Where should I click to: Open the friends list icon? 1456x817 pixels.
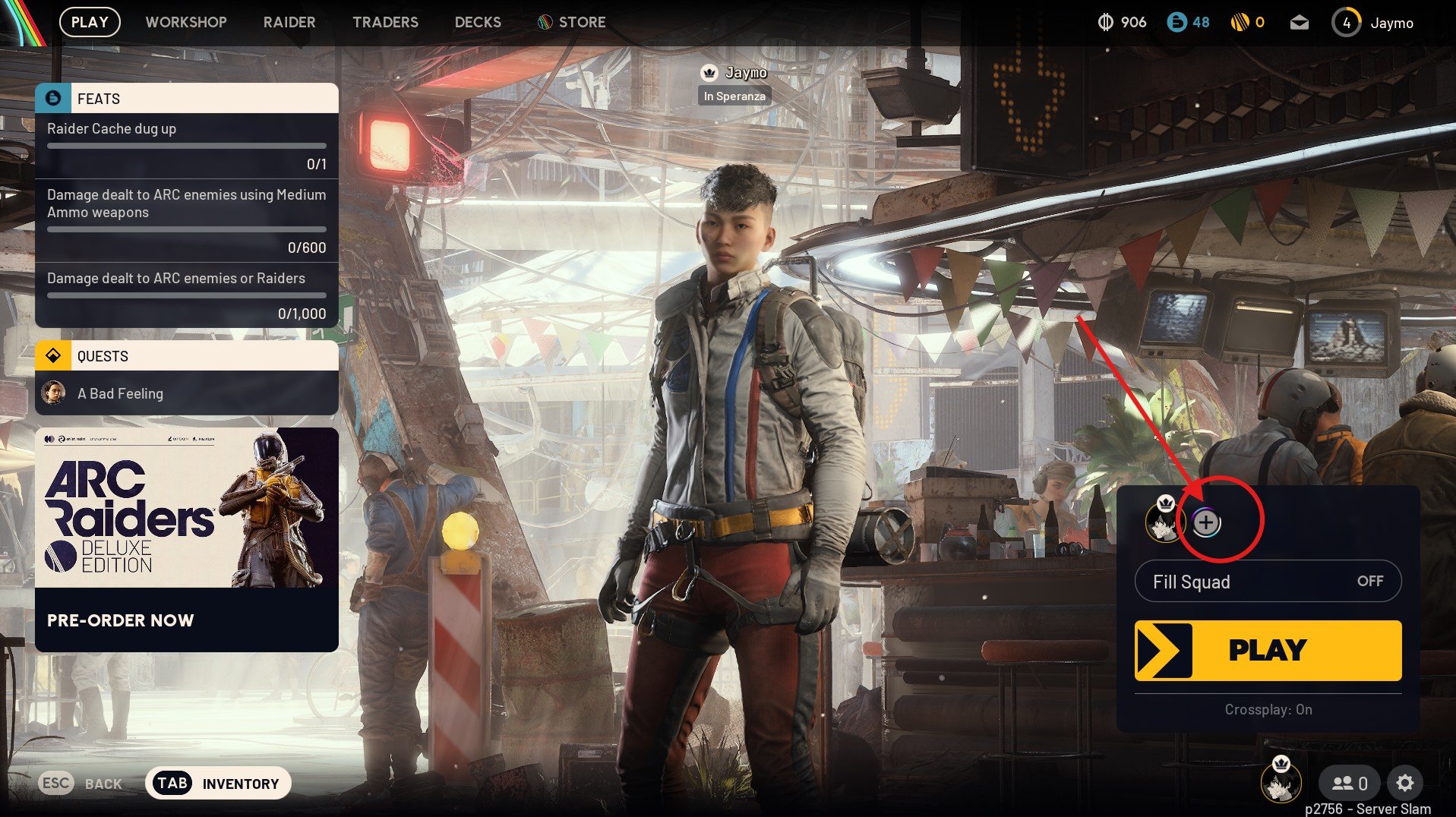click(1349, 783)
